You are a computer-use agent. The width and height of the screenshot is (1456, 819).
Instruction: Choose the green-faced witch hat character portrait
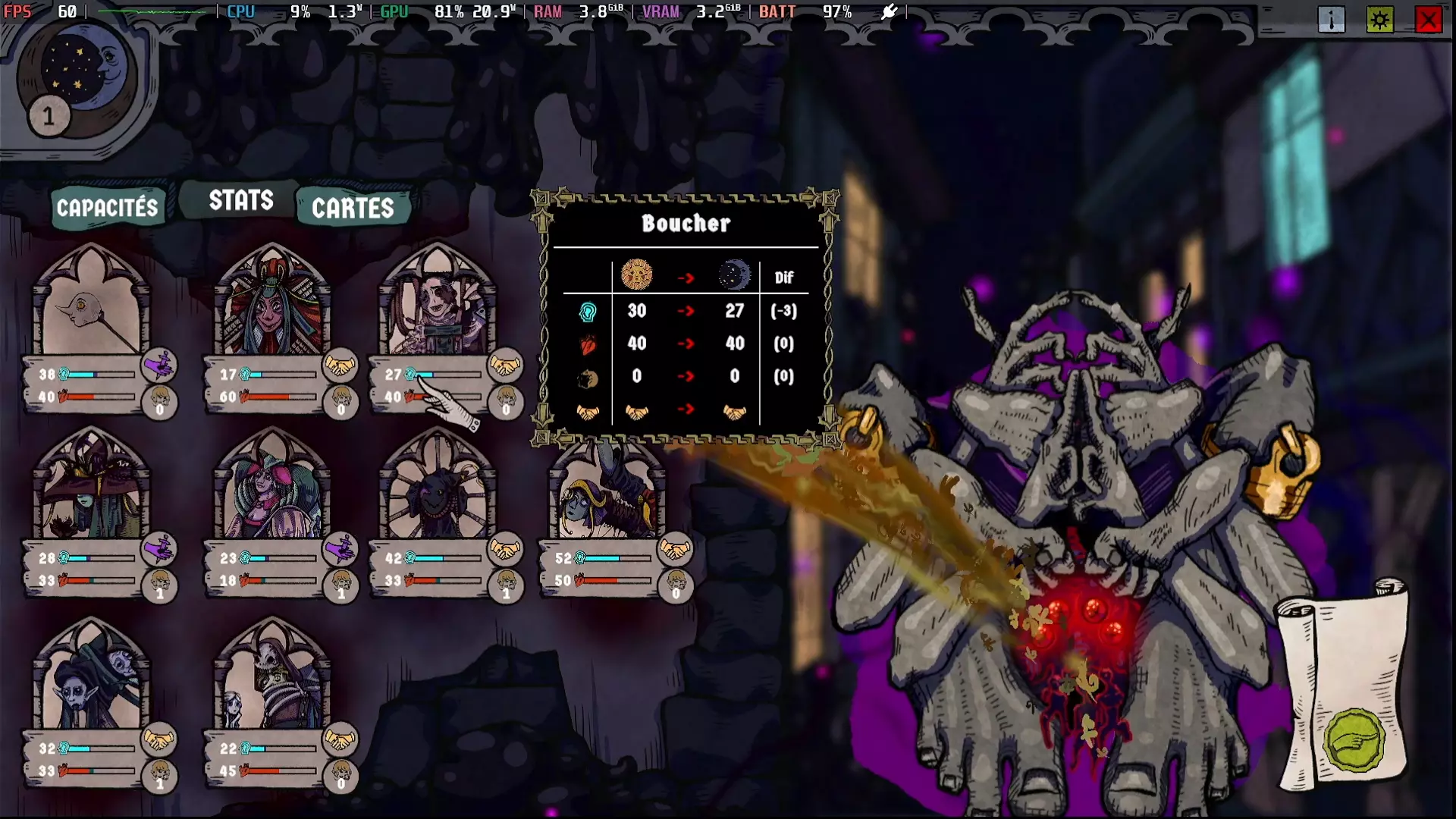[91, 489]
